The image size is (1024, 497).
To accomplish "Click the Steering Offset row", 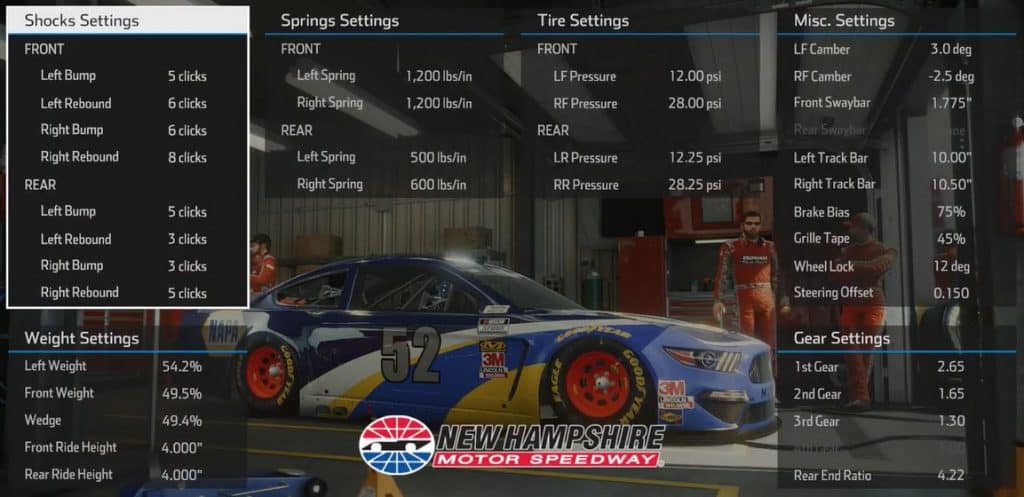I will click(x=882, y=293).
